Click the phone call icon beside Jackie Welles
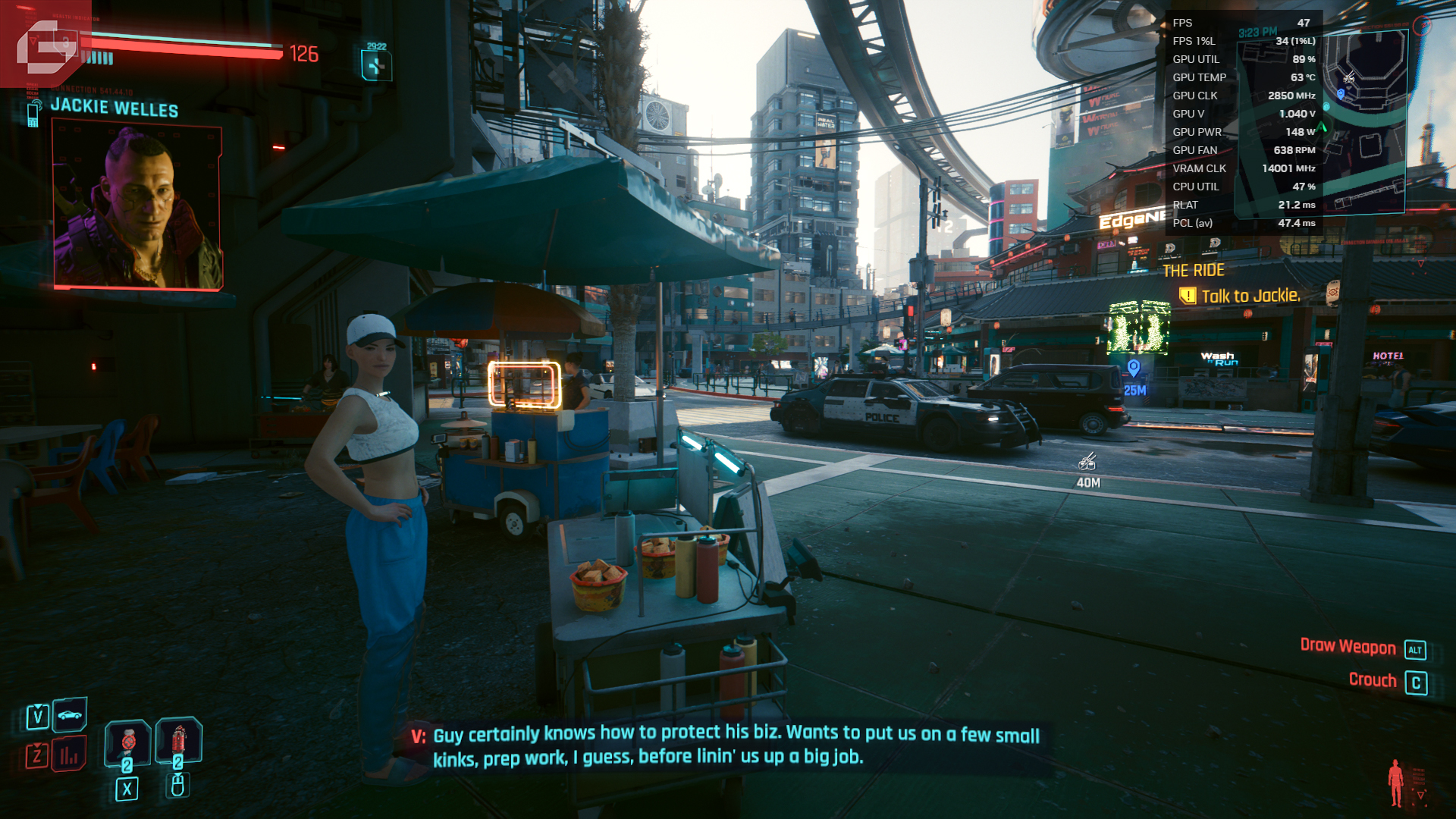This screenshot has width=1456, height=819. click(x=33, y=114)
